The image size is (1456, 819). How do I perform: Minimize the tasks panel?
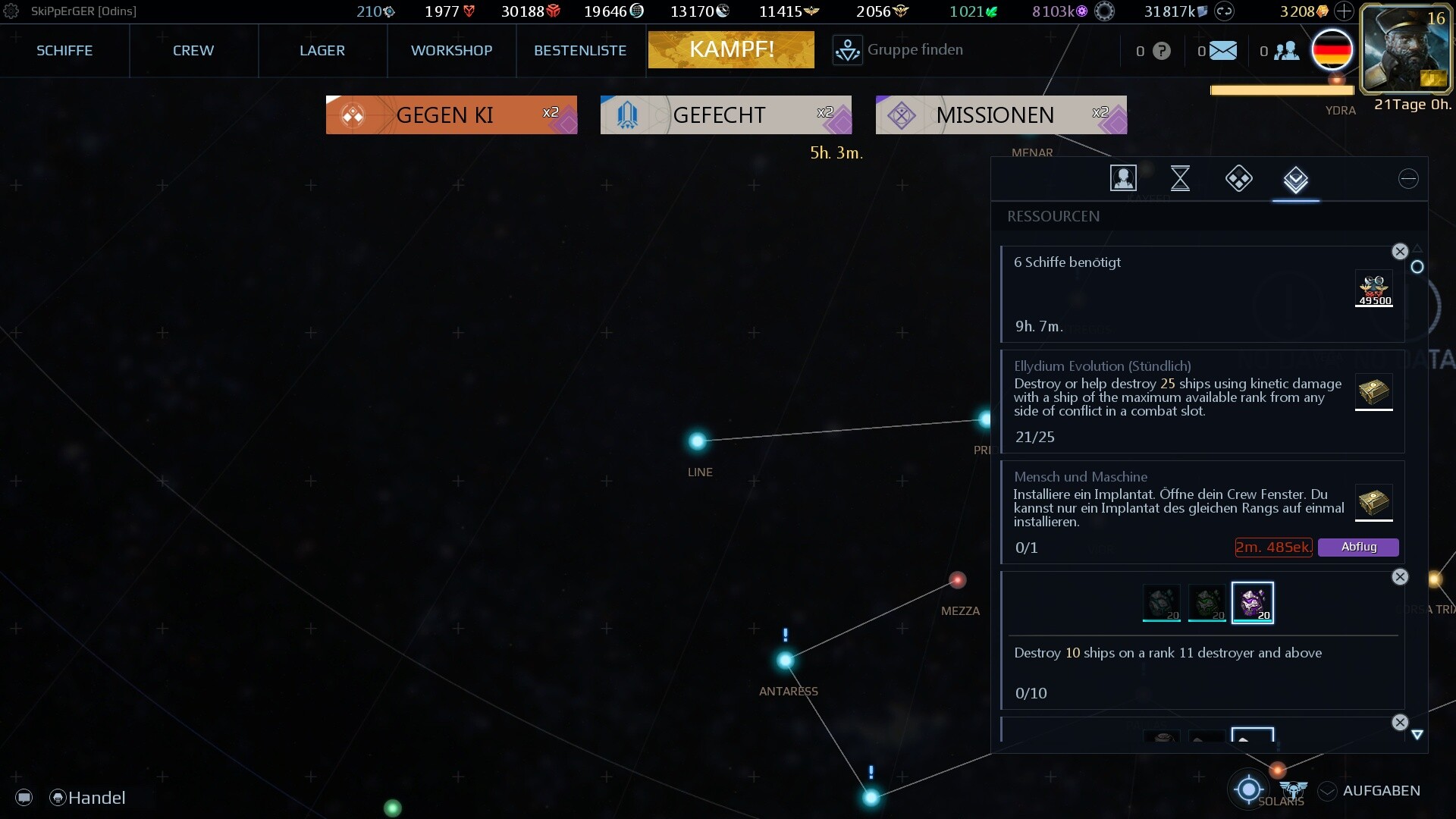coord(1408,179)
